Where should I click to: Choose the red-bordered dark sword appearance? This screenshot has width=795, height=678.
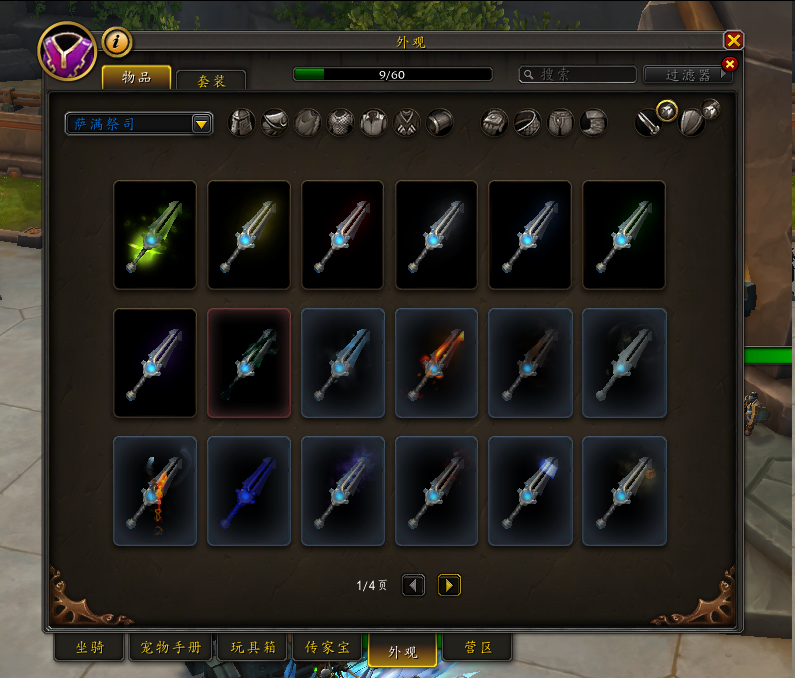248,362
